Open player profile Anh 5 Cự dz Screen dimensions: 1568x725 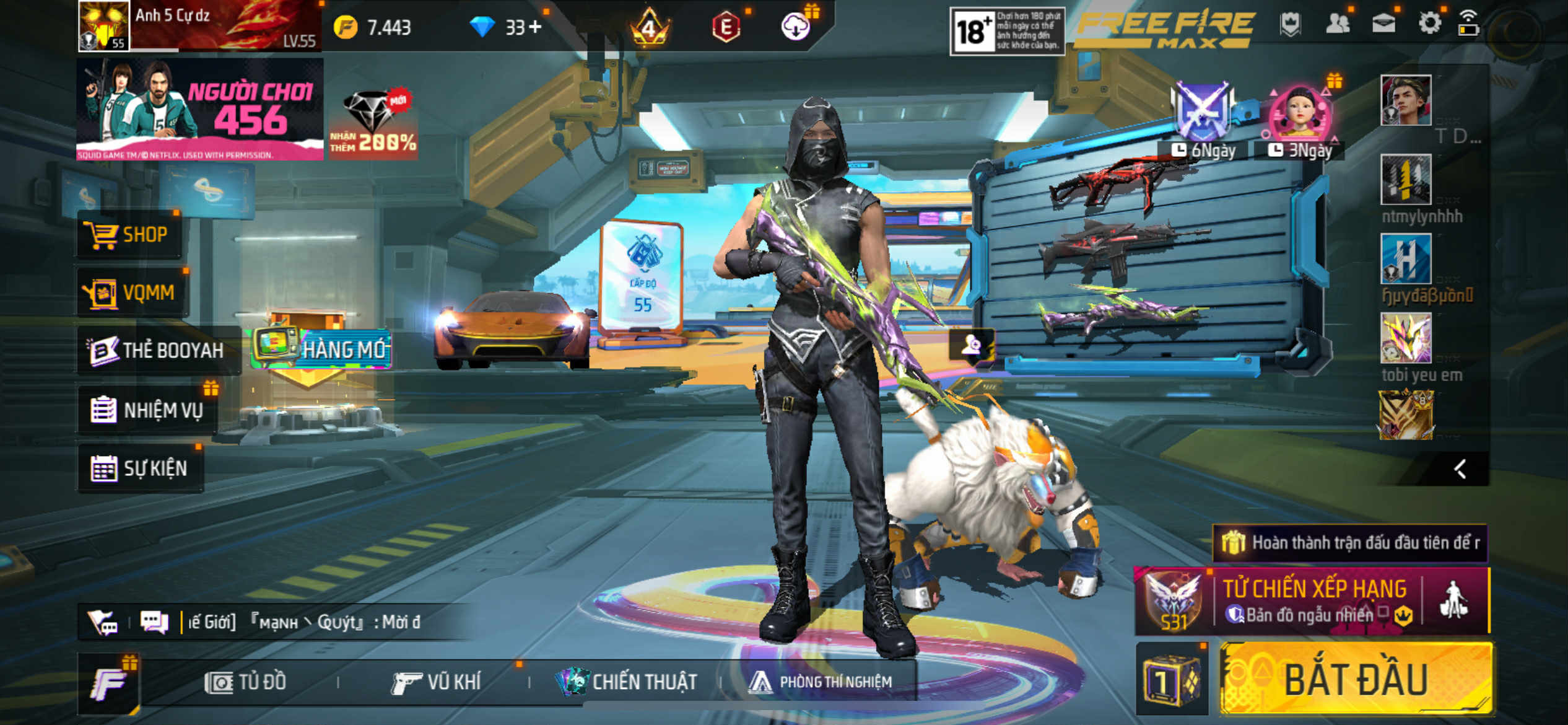(x=198, y=26)
